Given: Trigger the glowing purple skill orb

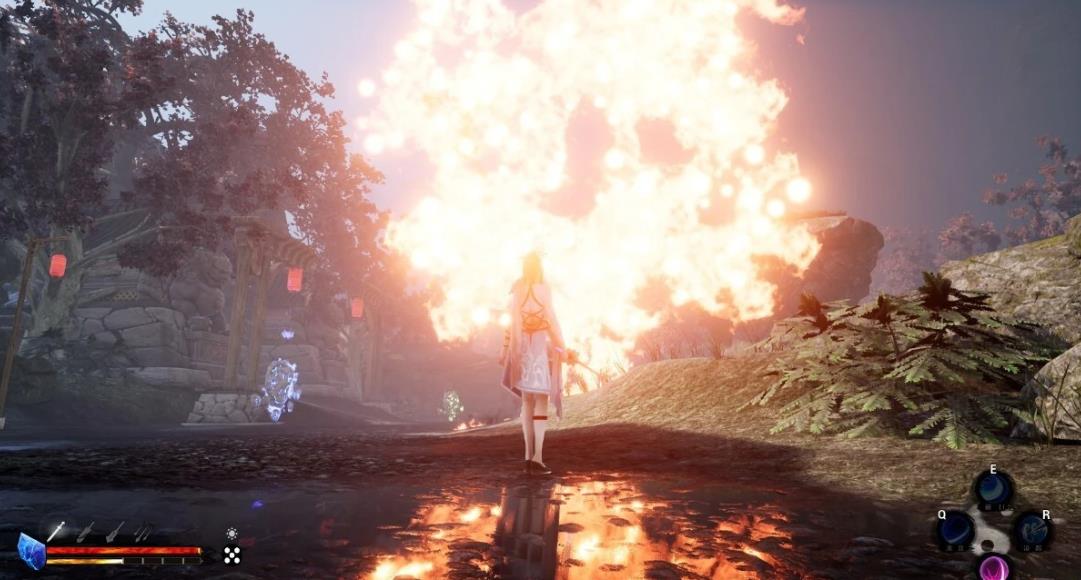Looking at the screenshot, I should 993,567.
